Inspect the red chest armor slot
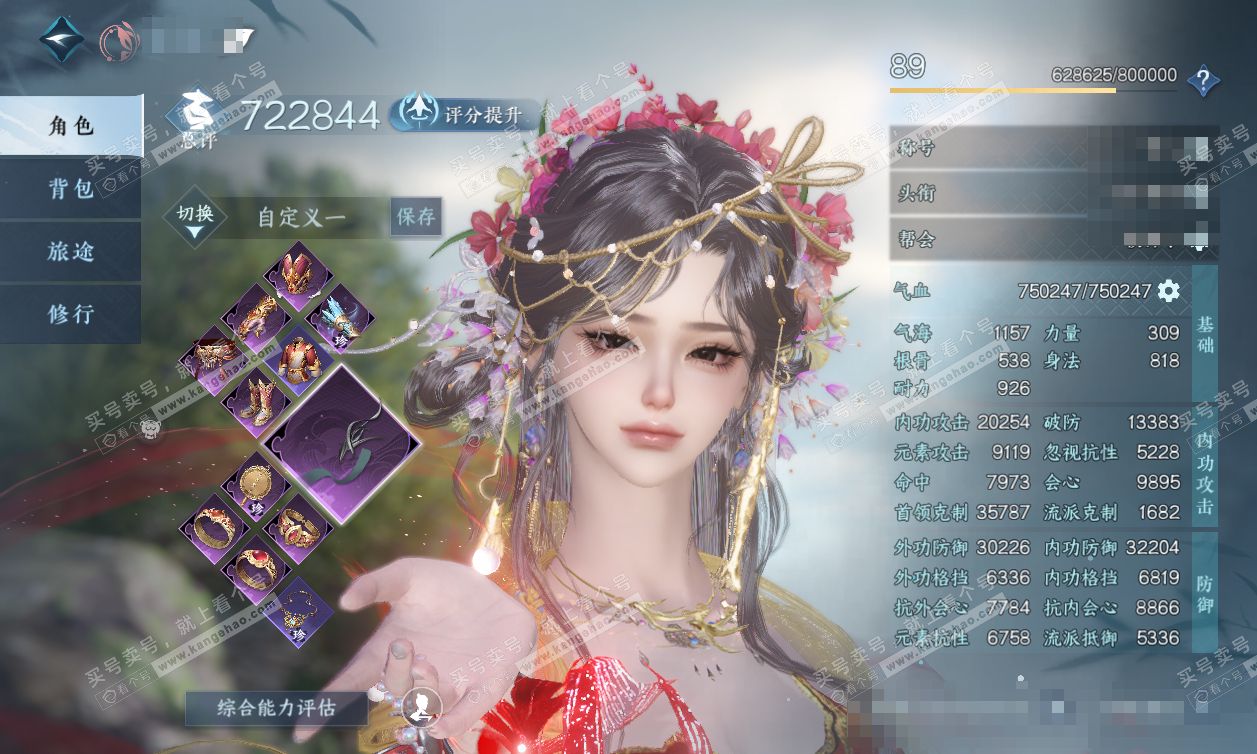Image resolution: width=1257 pixels, height=754 pixels. [294, 357]
